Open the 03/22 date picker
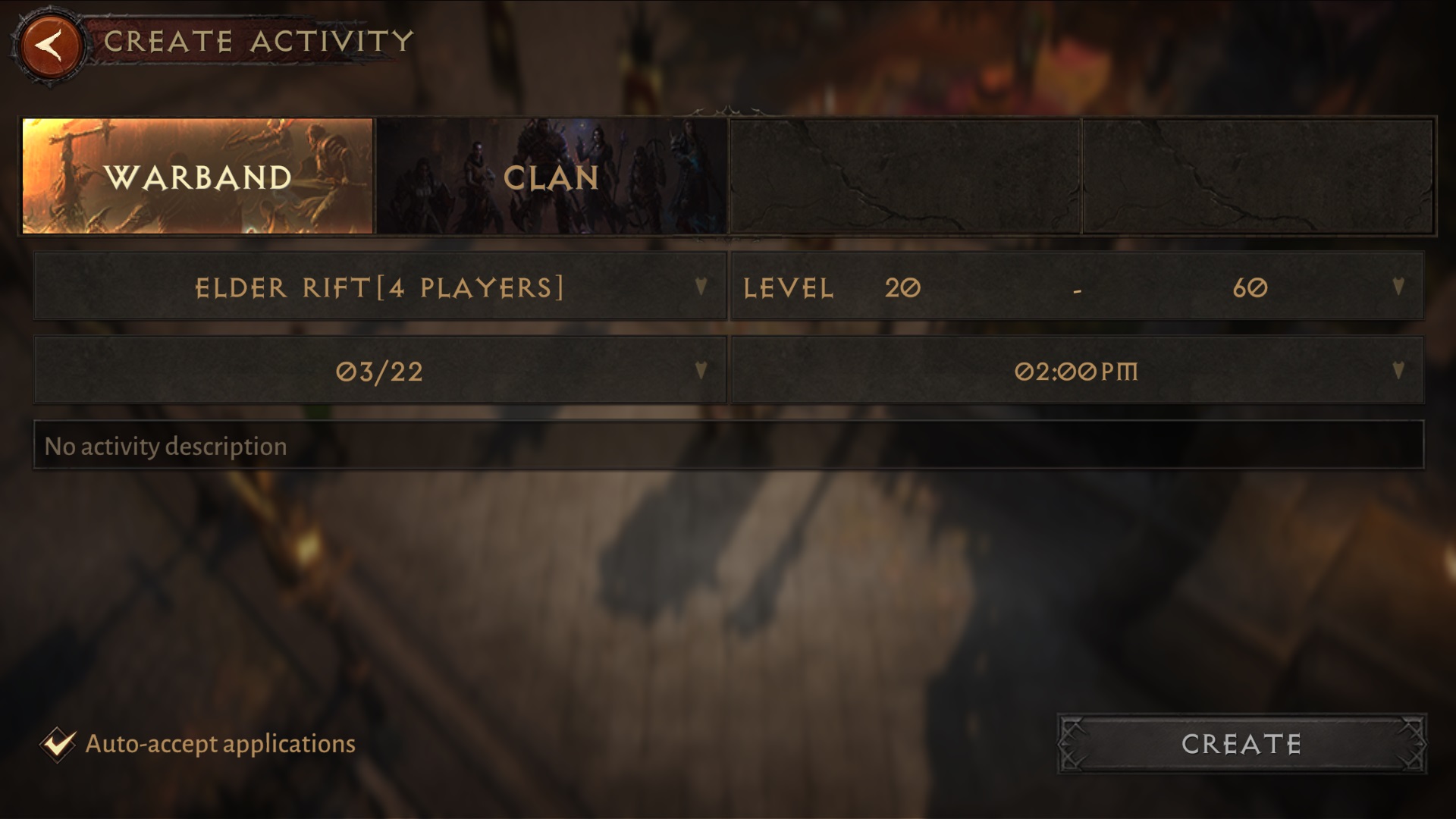This screenshot has width=1456, height=819. 379,370
